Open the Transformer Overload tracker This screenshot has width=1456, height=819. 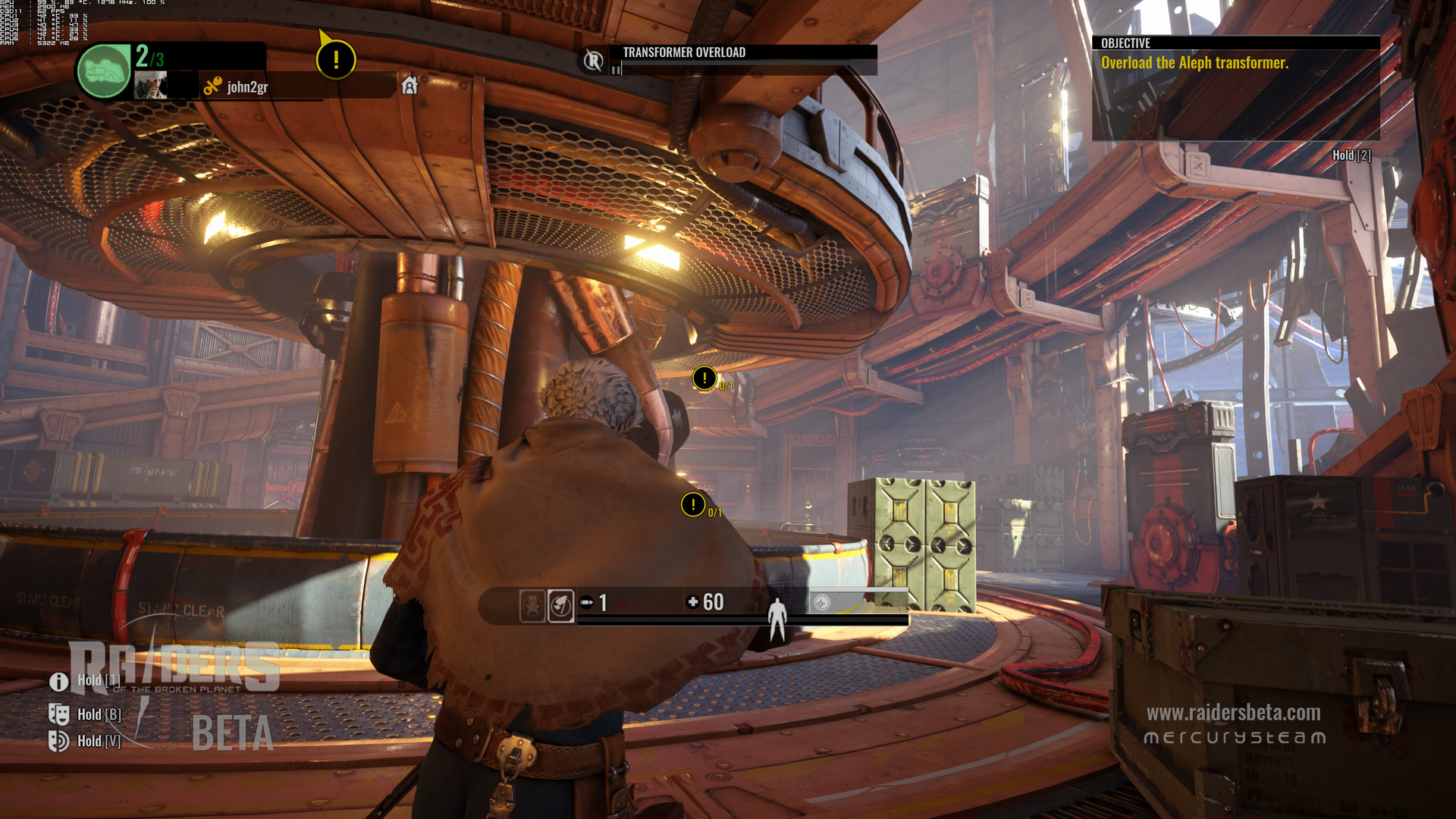[x=684, y=52]
